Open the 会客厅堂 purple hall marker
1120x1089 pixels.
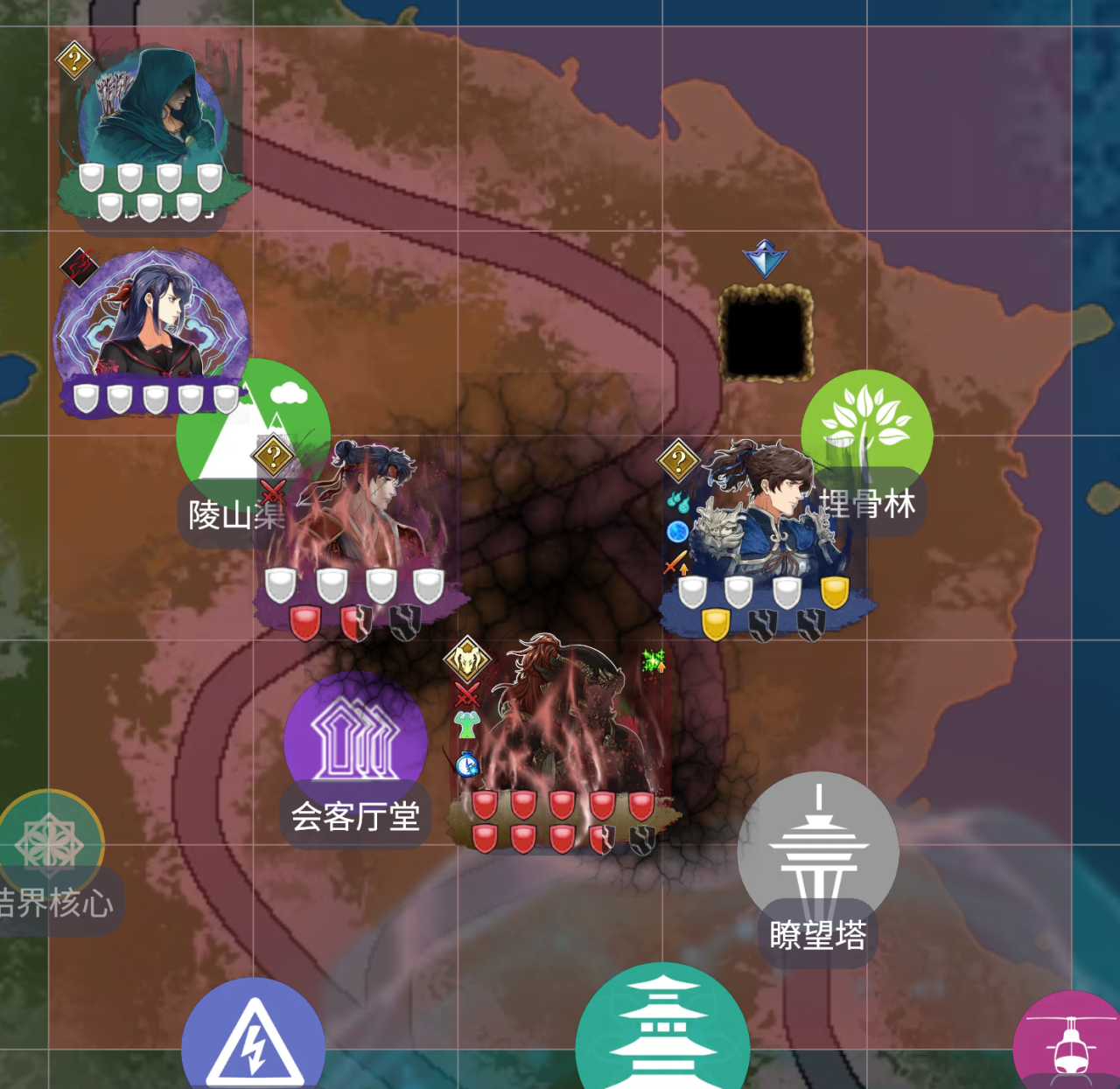point(355,743)
